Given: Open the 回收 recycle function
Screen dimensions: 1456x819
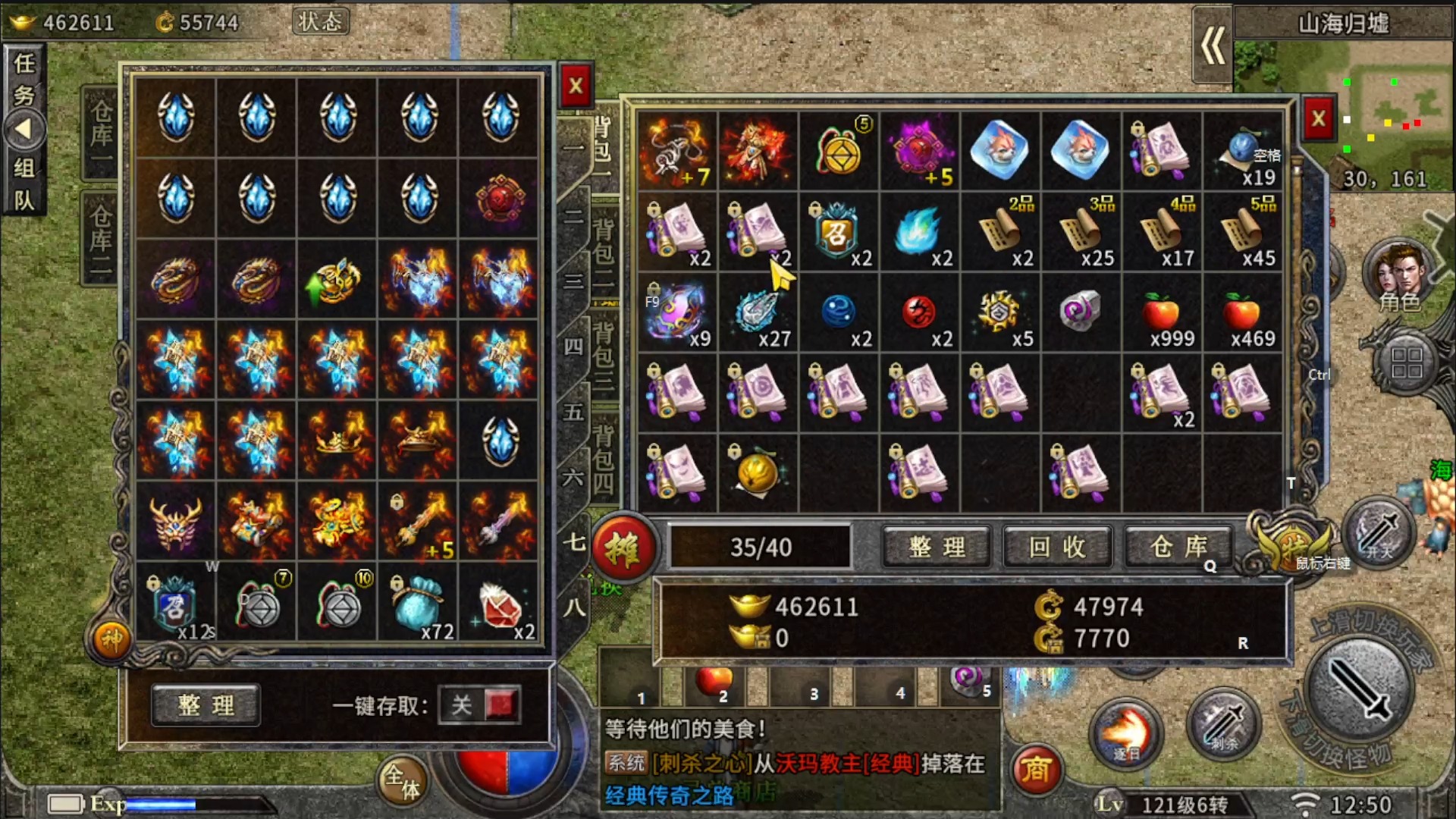Looking at the screenshot, I should coord(1058,547).
